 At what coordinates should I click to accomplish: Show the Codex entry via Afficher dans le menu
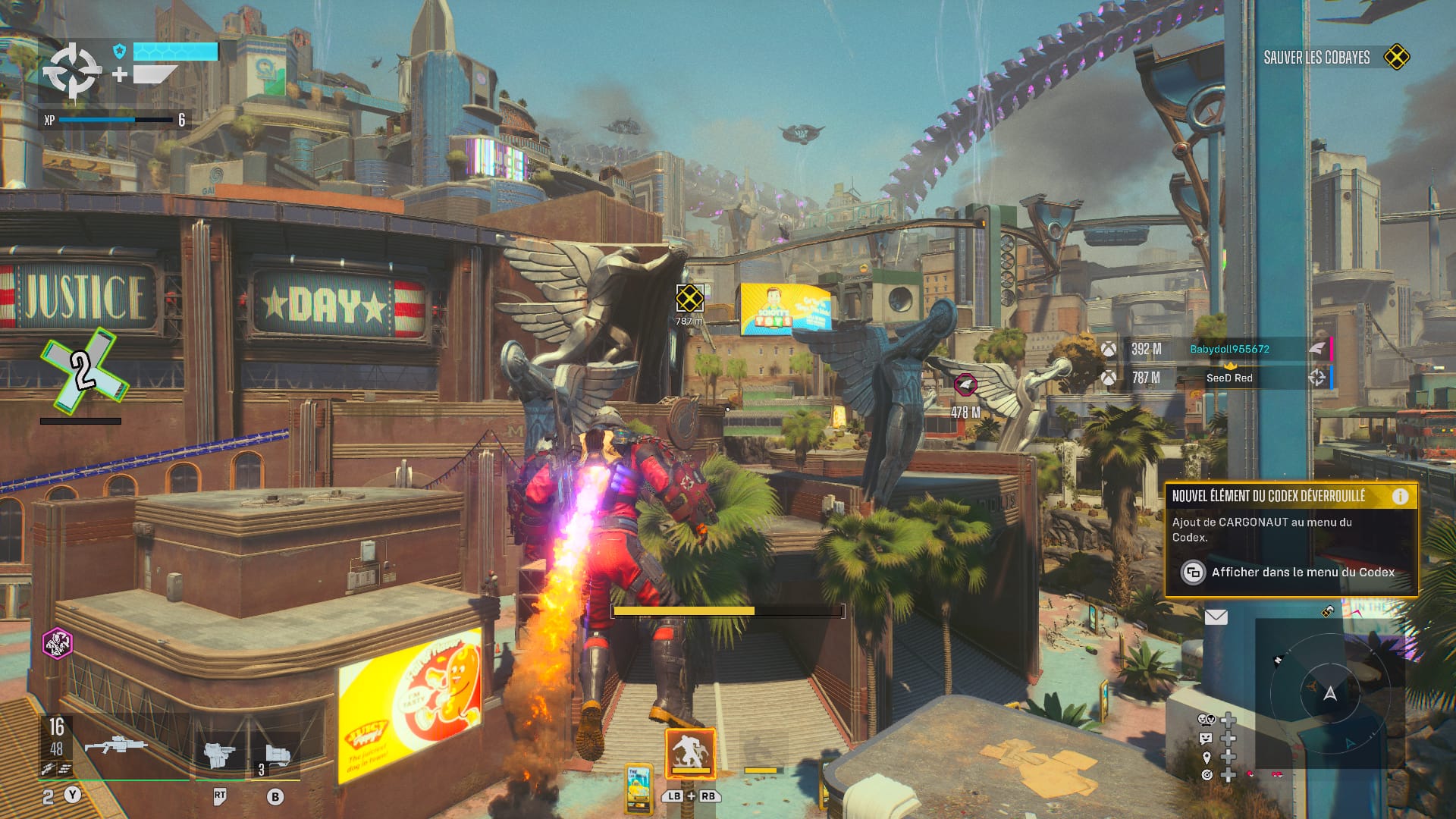(1302, 573)
